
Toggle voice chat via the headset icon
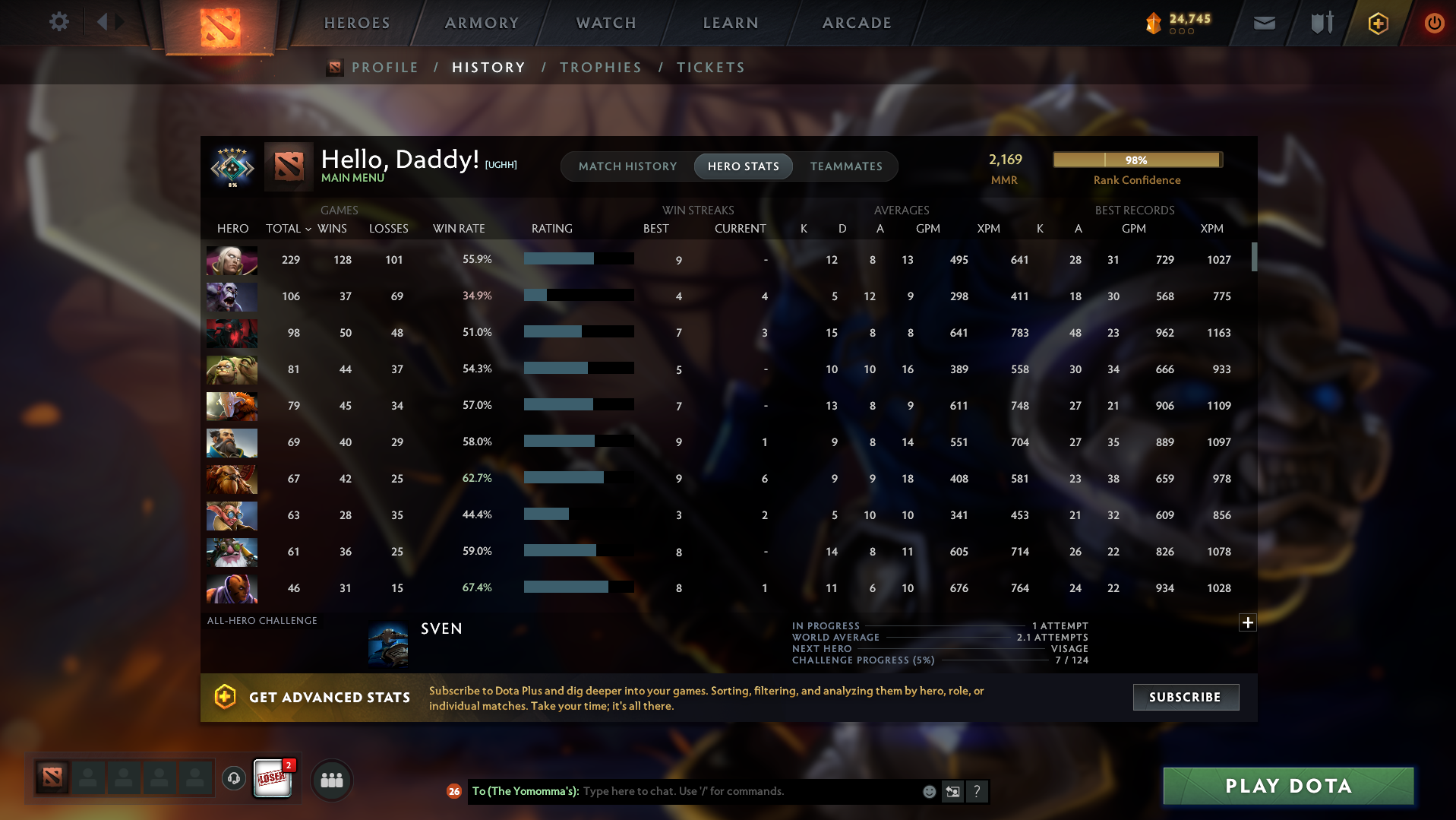233,780
